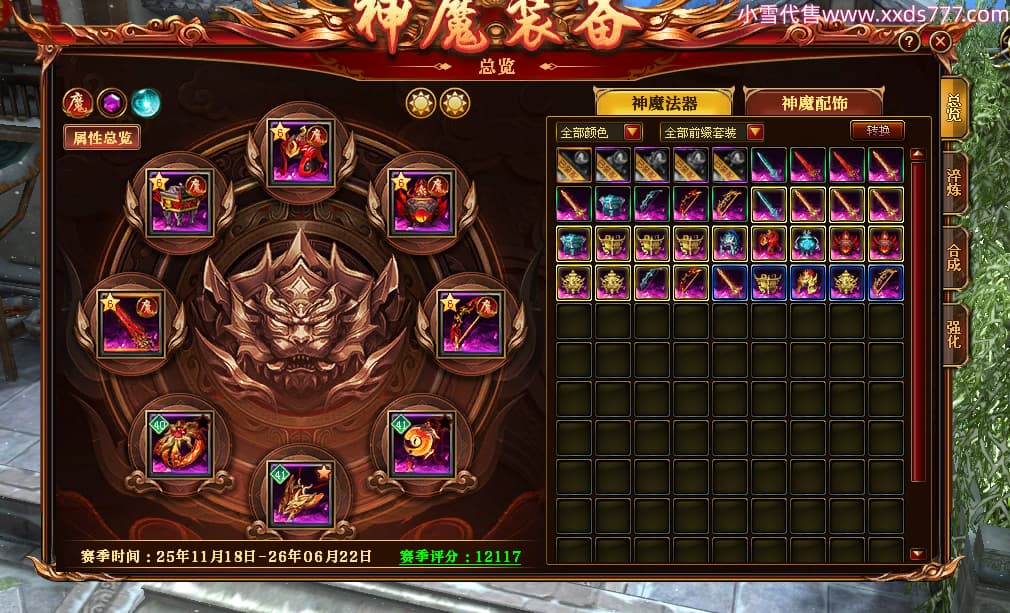Open the 属性总览 attribute overview
The image size is (1010, 613).
pos(102,138)
